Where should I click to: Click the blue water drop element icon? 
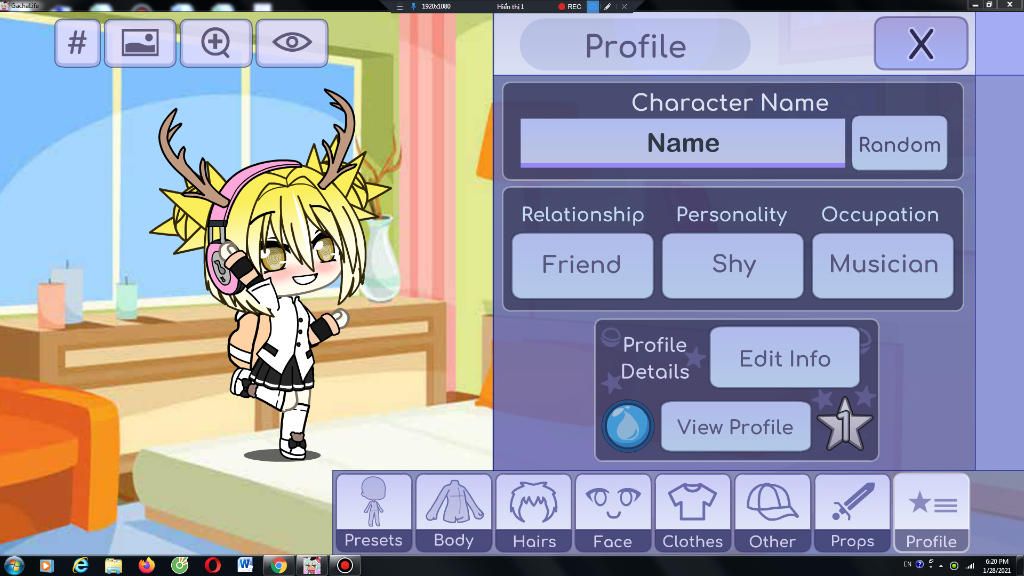628,427
